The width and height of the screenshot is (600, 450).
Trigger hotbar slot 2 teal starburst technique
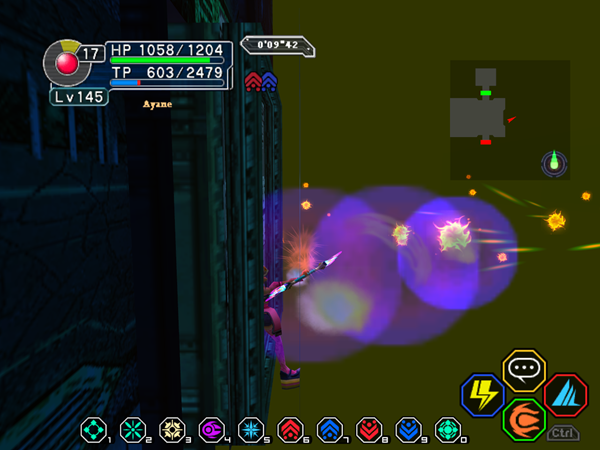132,430
